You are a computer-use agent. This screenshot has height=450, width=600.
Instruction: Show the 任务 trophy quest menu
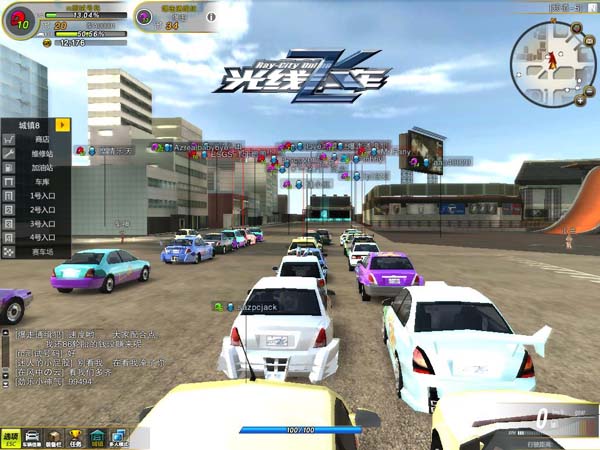[75, 437]
